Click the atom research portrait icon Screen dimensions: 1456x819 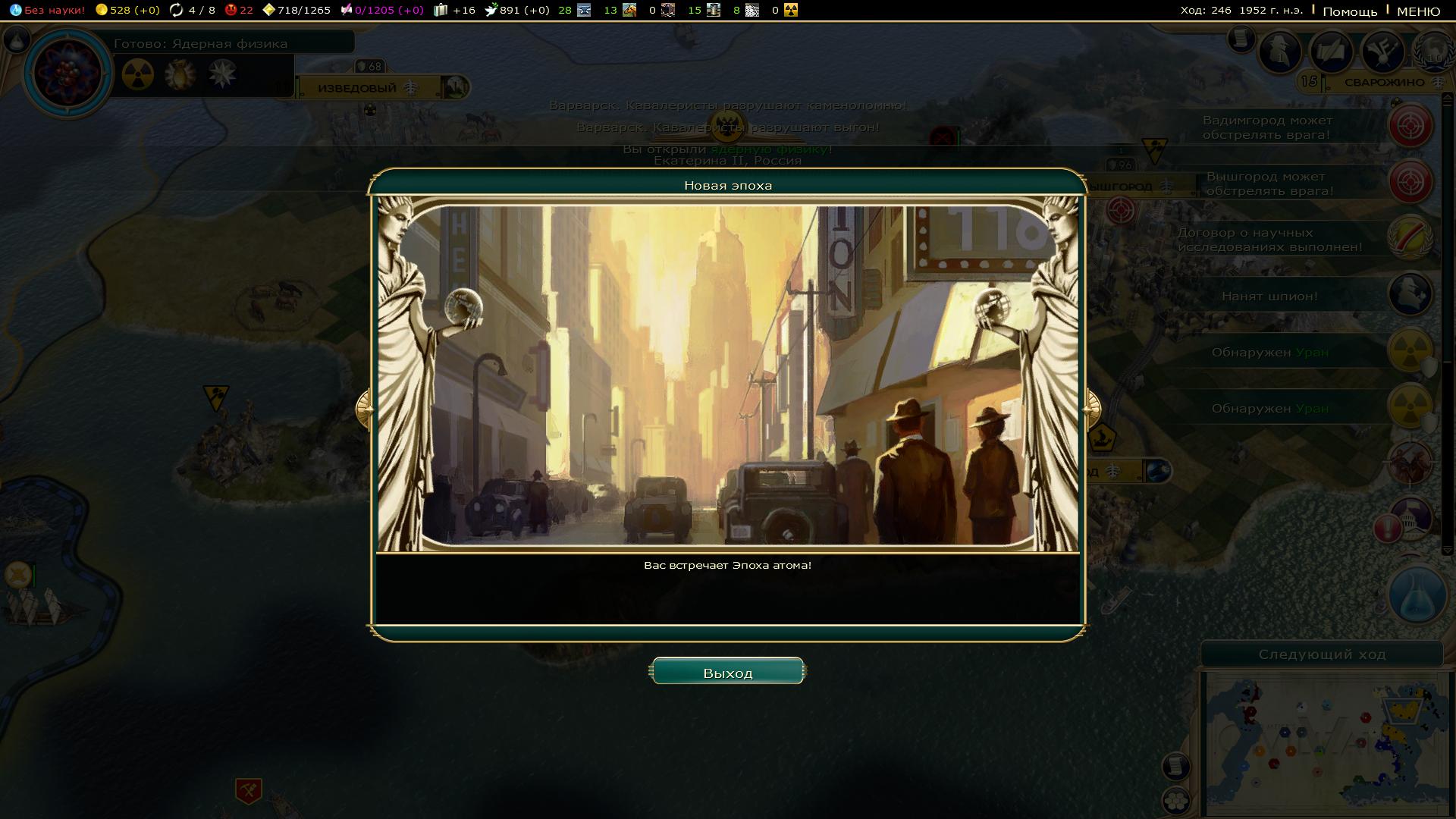coord(68,73)
